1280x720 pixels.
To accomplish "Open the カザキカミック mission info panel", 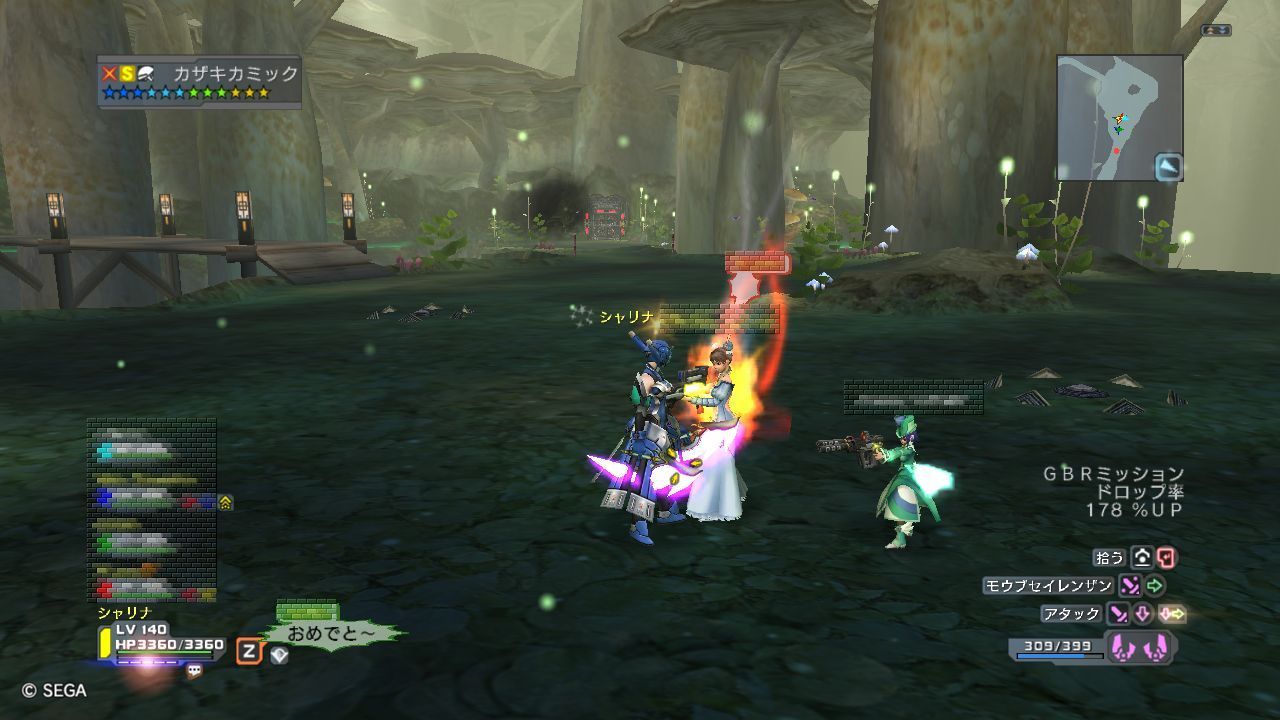I will 200,81.
